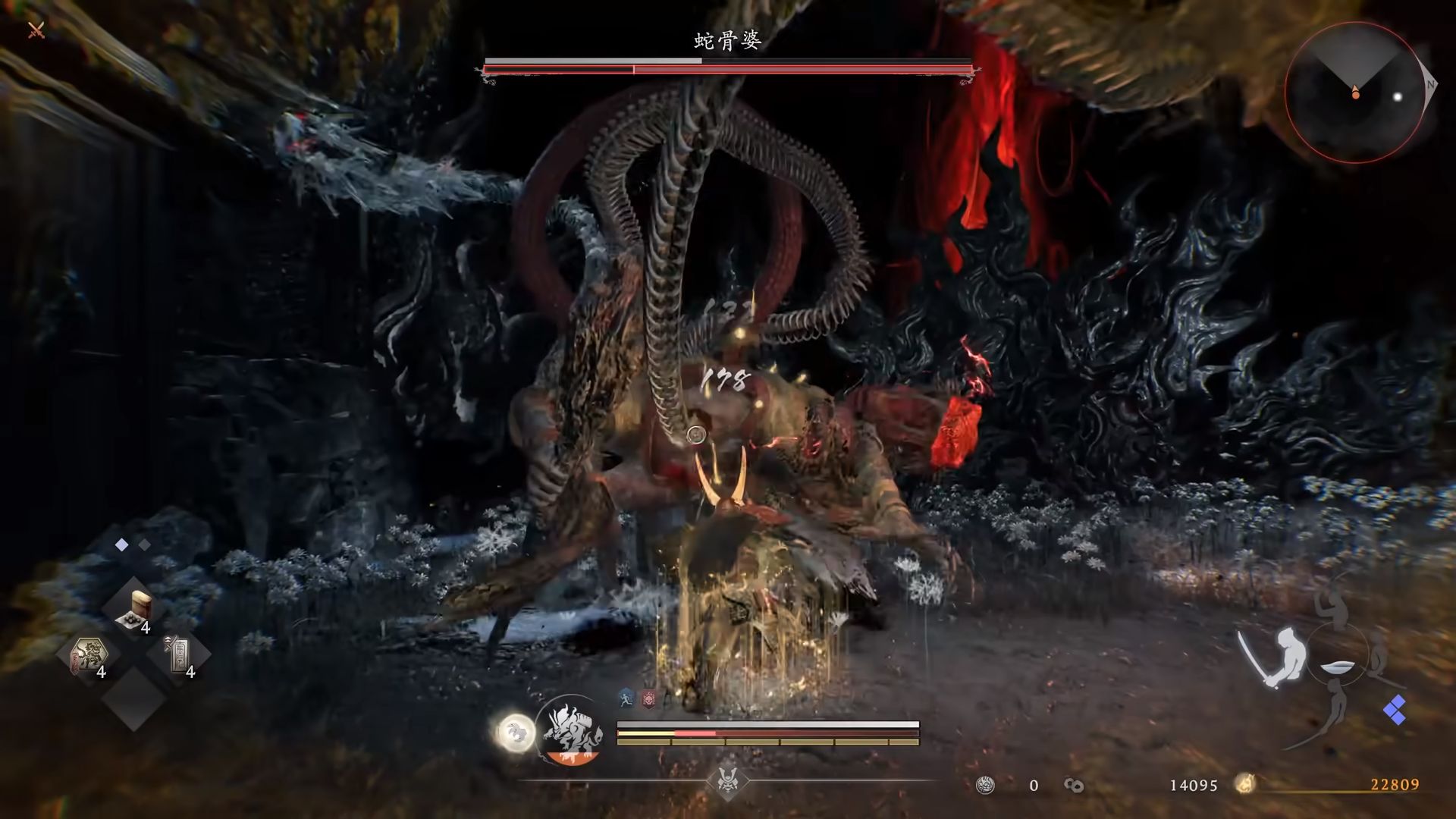Click the three blue diamonds indicator
This screenshot has height=819, width=1456.
(1395, 711)
